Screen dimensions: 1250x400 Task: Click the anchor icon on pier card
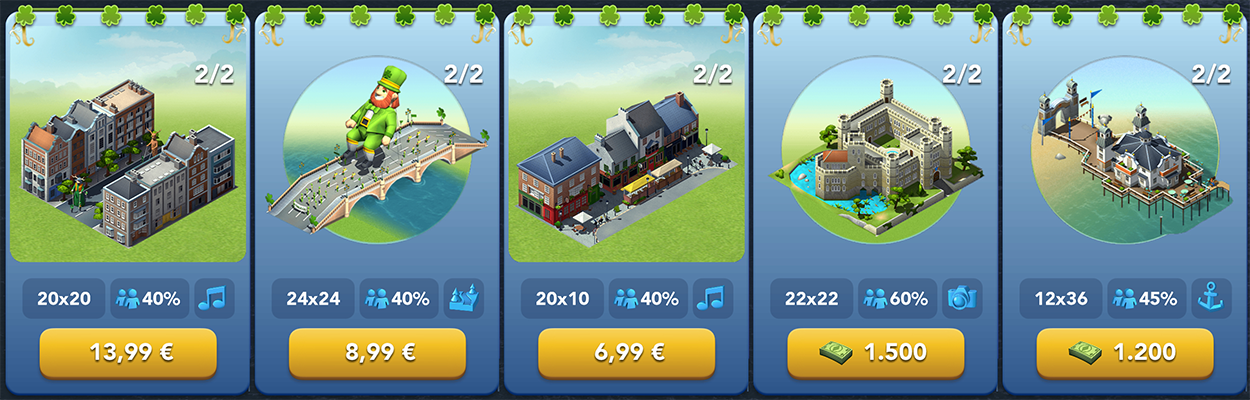pyautogui.click(x=1211, y=298)
